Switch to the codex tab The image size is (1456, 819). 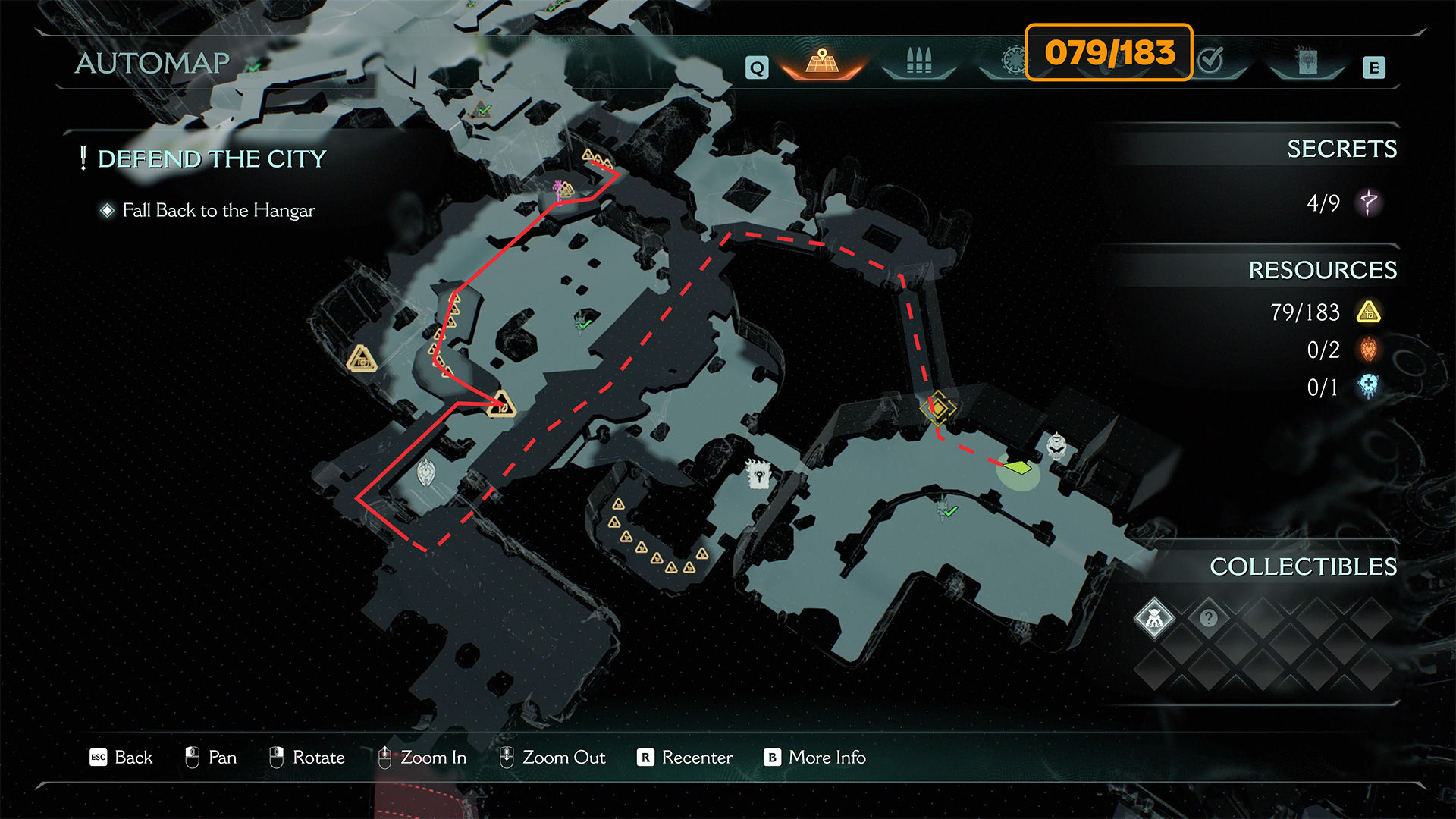pyautogui.click(x=1307, y=61)
